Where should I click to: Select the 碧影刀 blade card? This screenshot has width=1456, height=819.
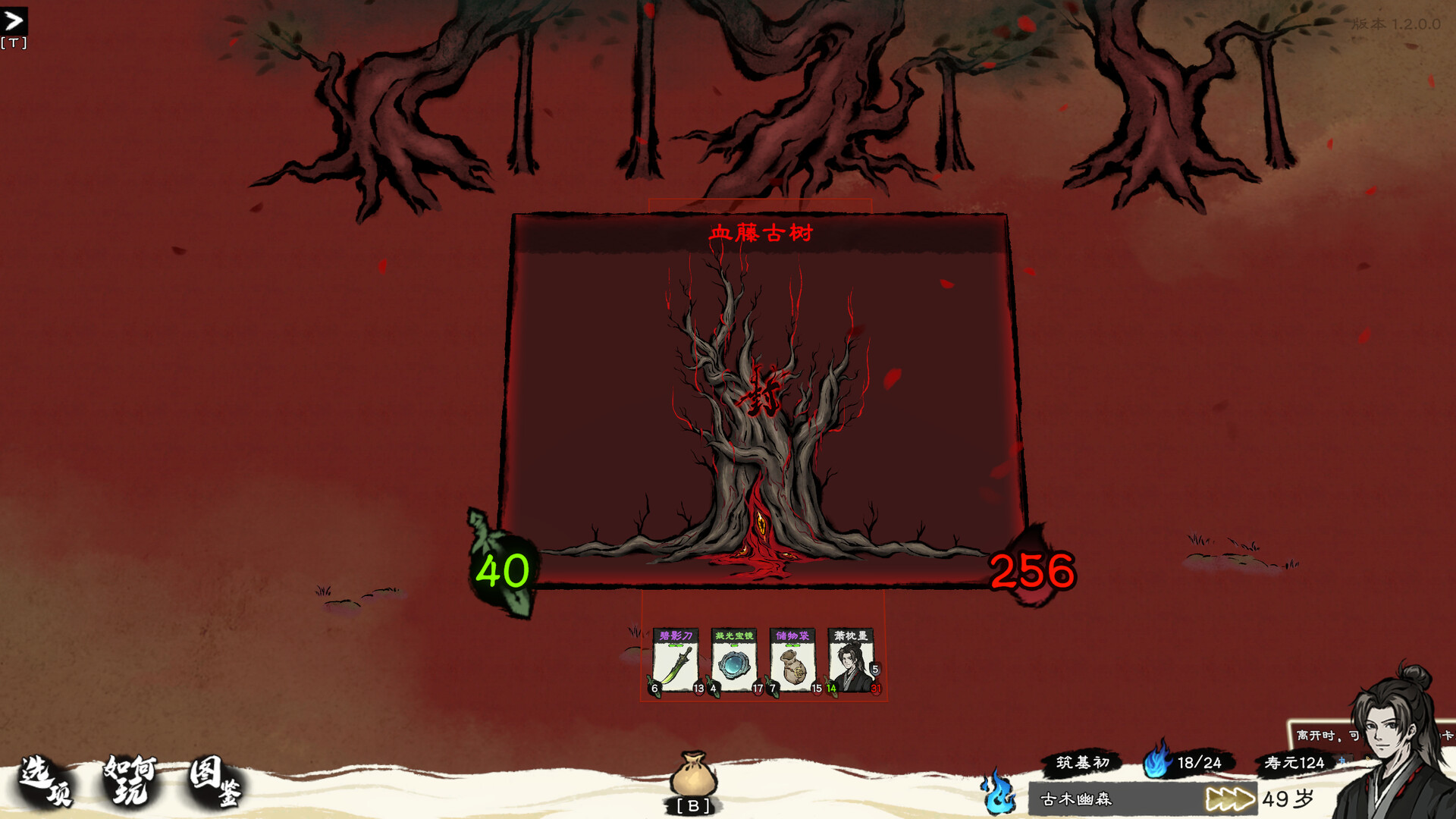pos(676,661)
